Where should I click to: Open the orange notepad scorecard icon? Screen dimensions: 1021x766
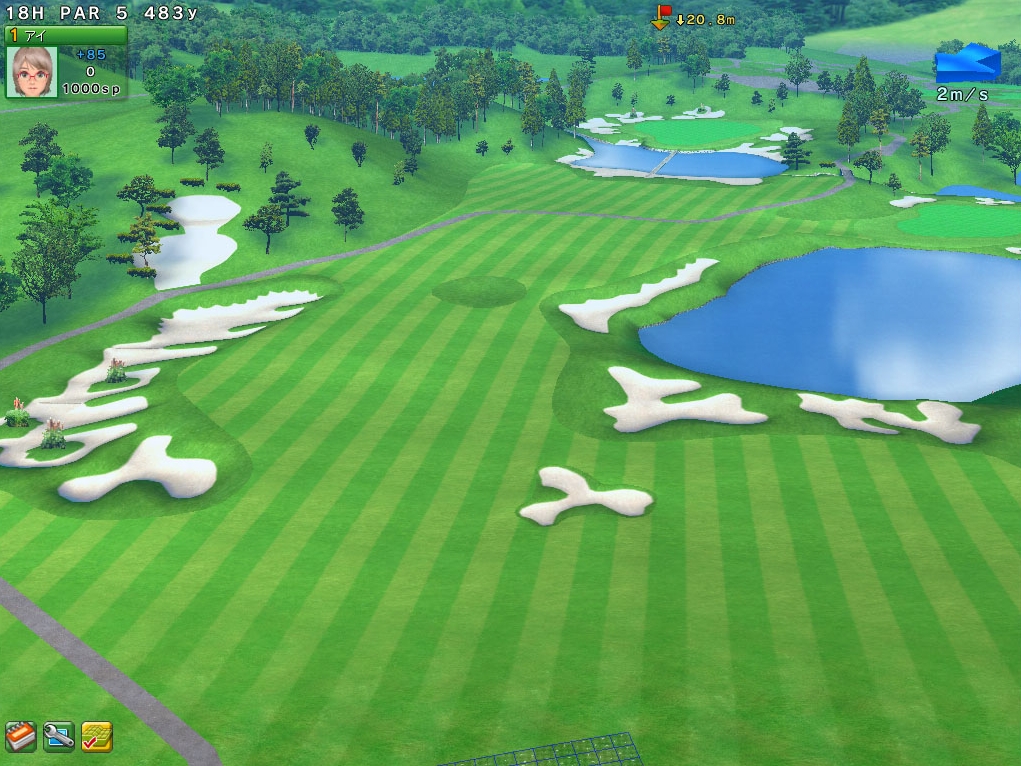[x=21, y=736]
